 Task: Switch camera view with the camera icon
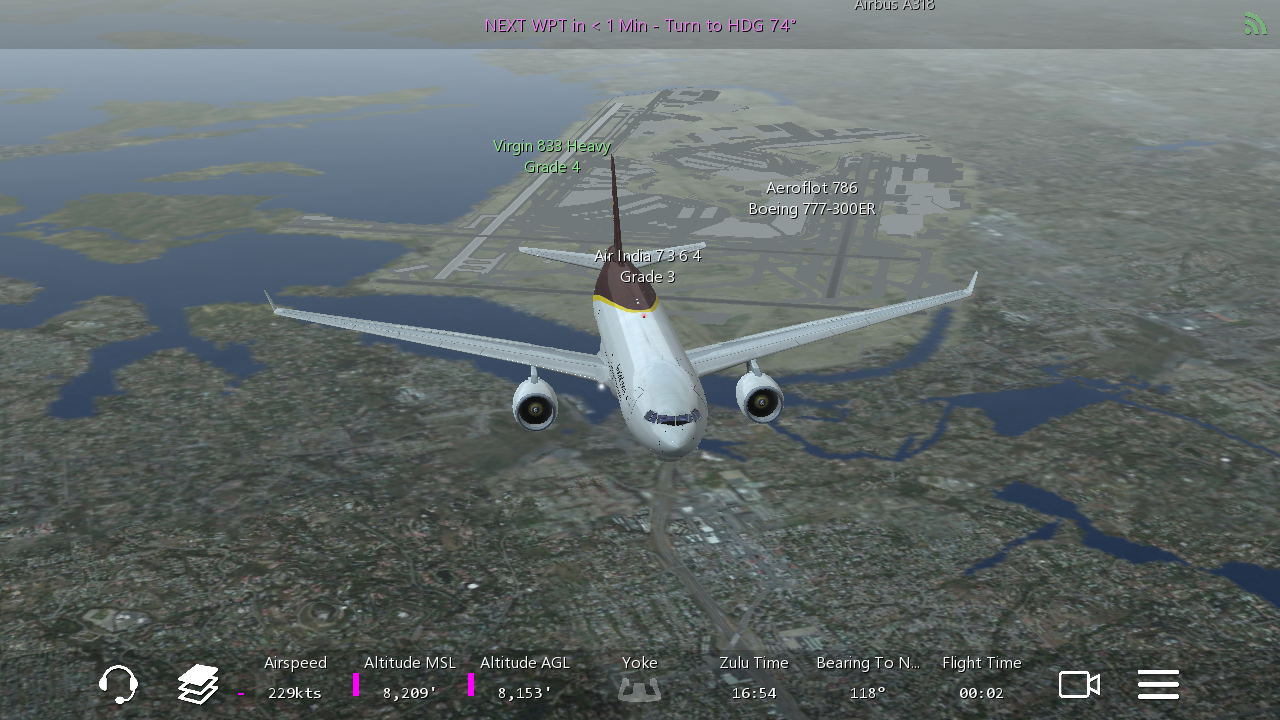pyautogui.click(x=1079, y=685)
